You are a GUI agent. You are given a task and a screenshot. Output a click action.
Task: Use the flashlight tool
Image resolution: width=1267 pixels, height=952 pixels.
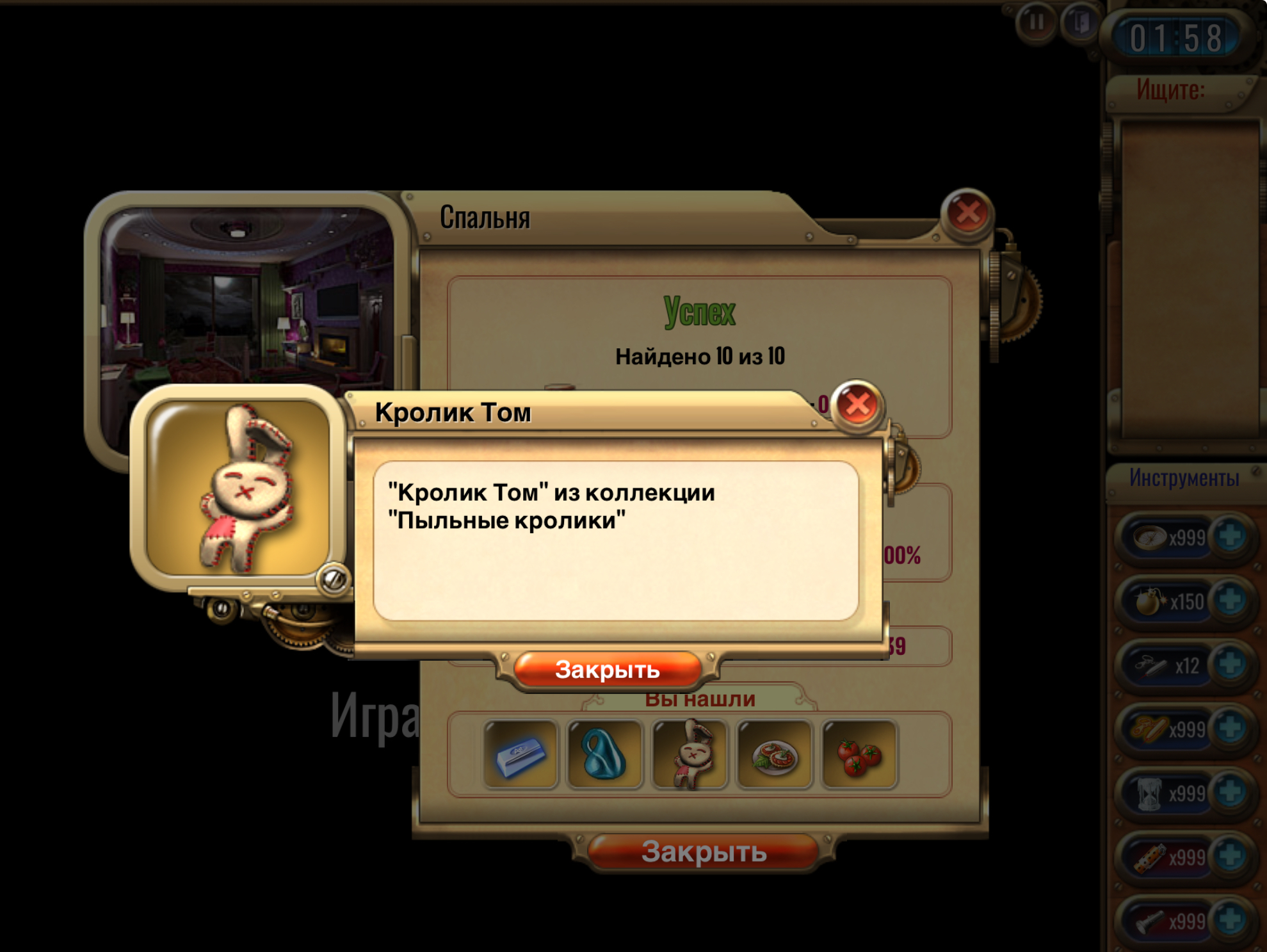(x=1149, y=921)
